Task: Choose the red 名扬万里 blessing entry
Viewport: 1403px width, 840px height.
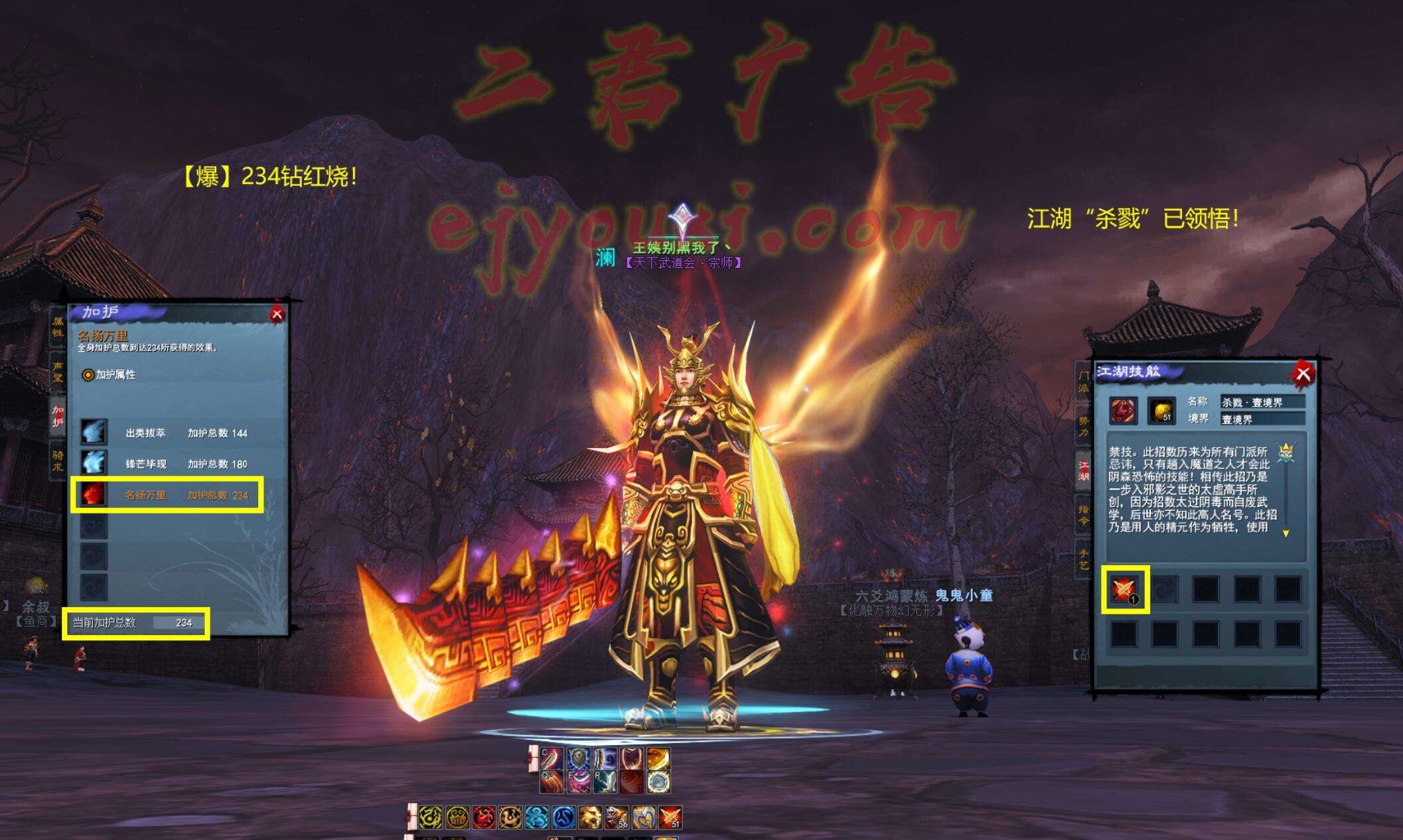Action: pos(166,495)
